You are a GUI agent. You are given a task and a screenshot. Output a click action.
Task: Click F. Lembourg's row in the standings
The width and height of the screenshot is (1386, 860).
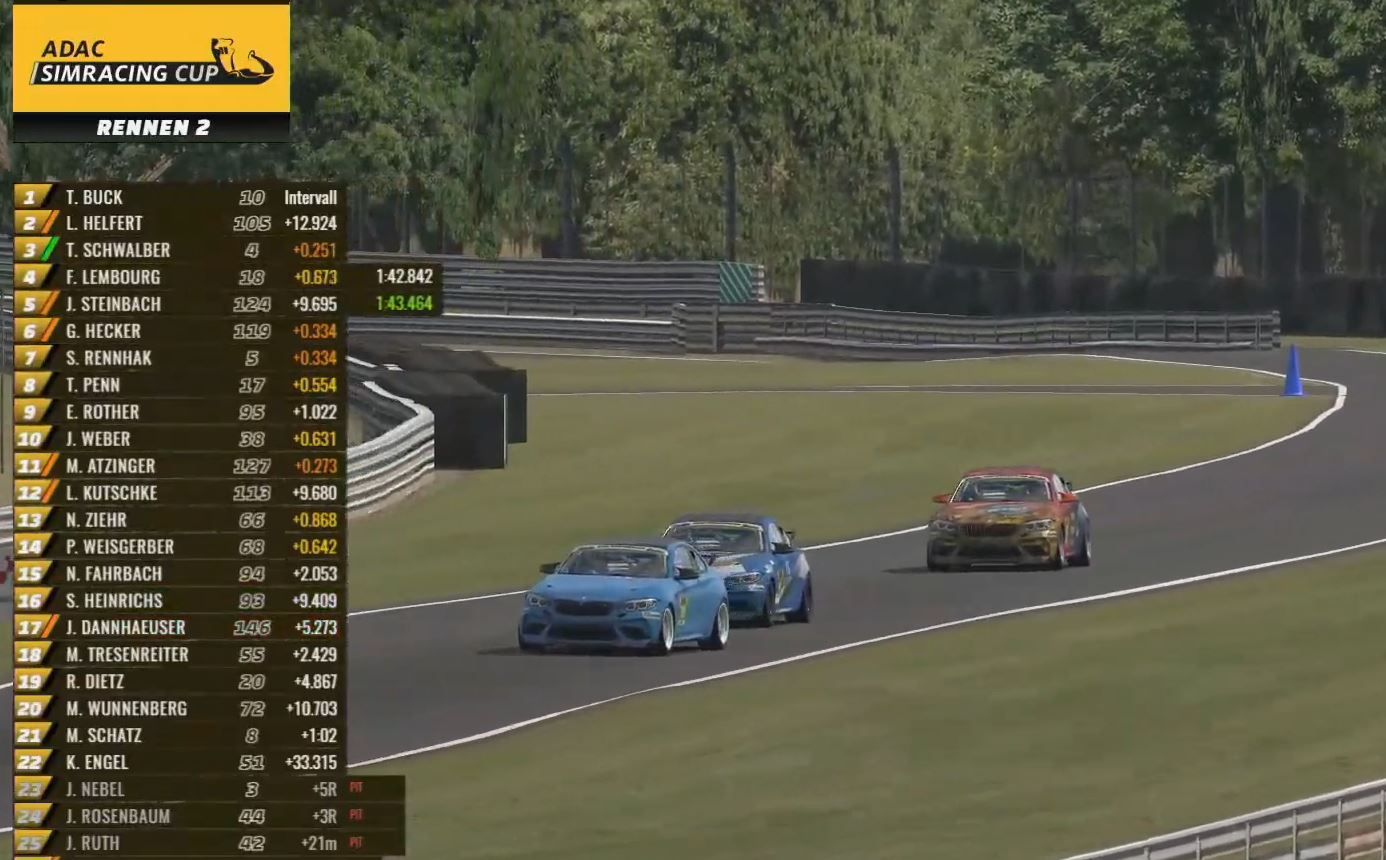180,278
